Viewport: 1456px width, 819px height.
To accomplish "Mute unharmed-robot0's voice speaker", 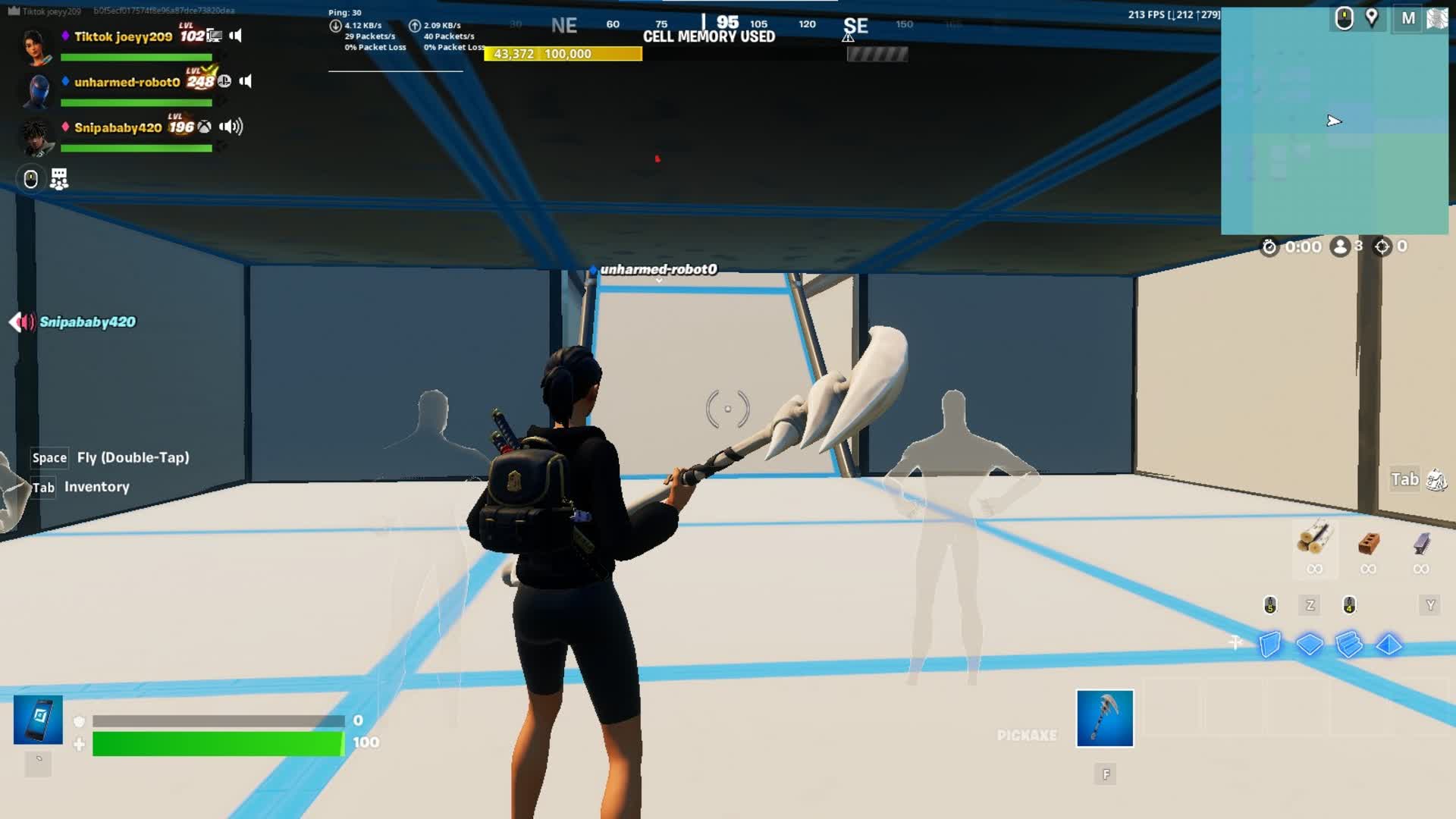I will (x=244, y=81).
